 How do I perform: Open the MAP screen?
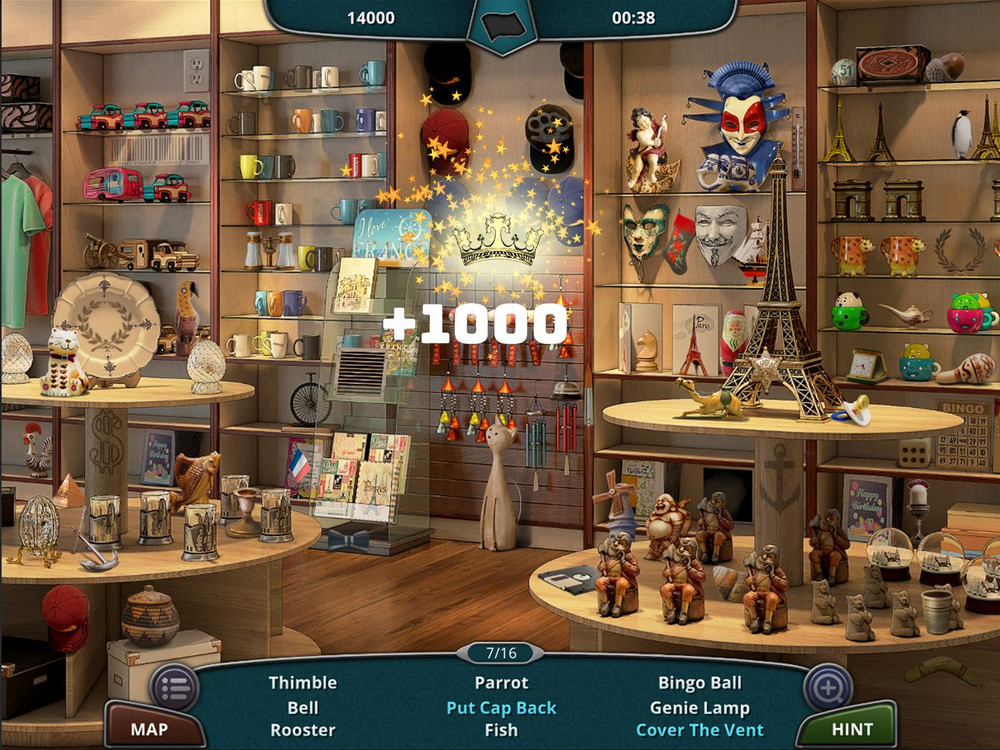point(149,729)
